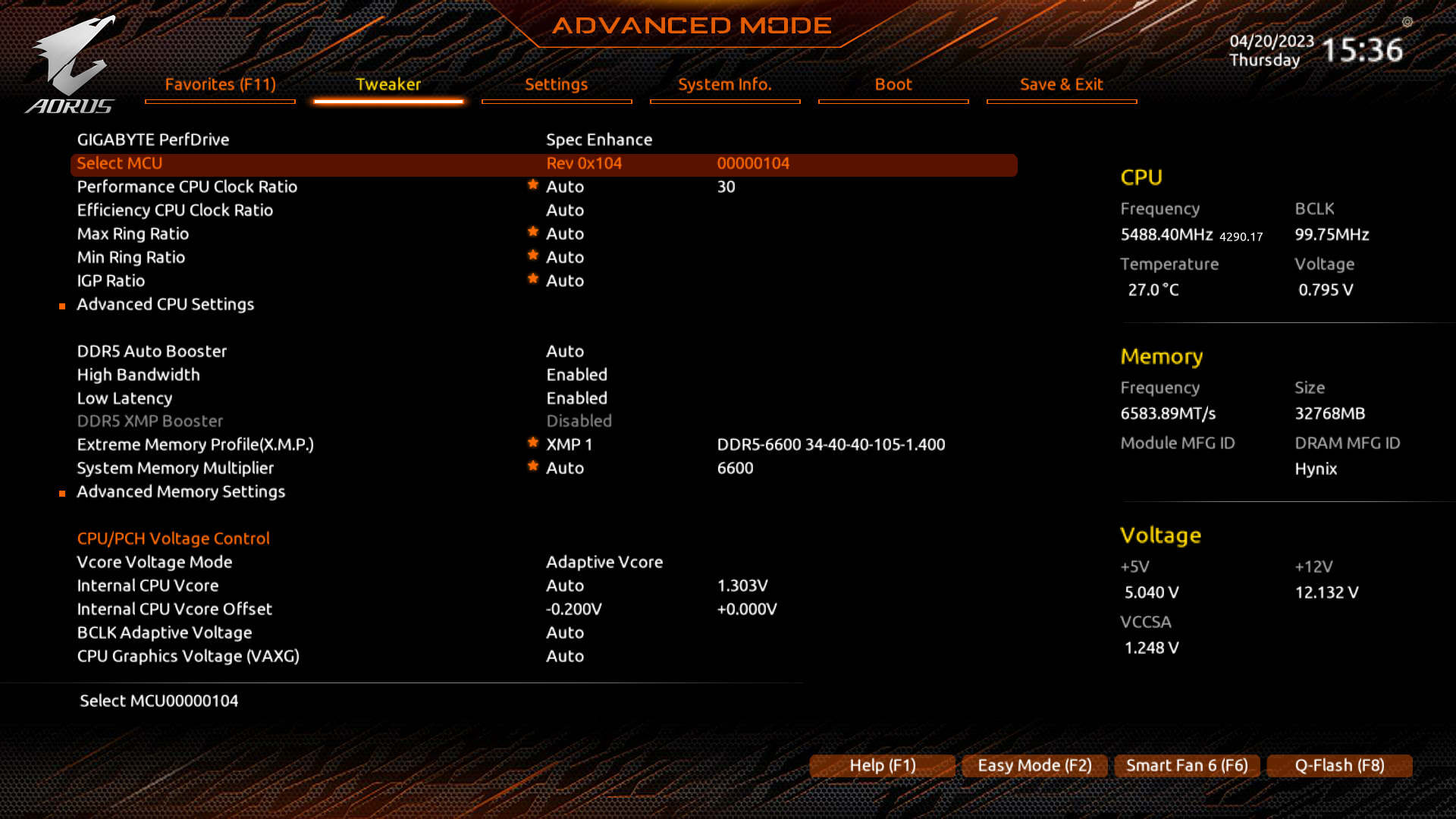Choose the DDR5 Auto Booster option
The image size is (1456, 819).
point(152,351)
